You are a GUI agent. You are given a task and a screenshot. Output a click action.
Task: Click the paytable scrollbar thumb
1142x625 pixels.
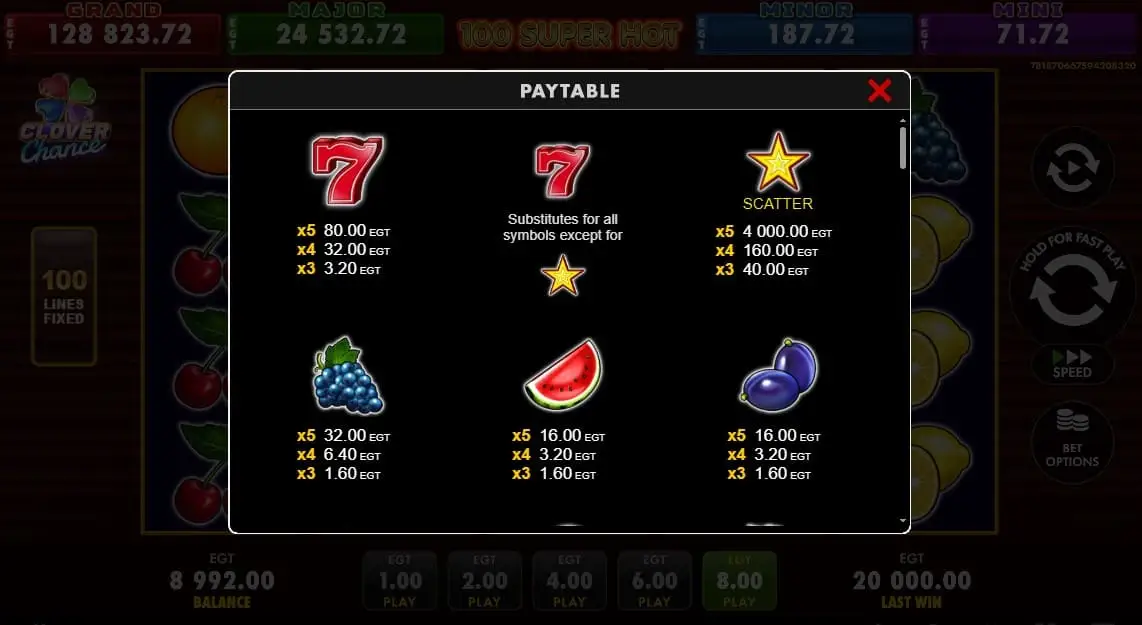tap(903, 147)
